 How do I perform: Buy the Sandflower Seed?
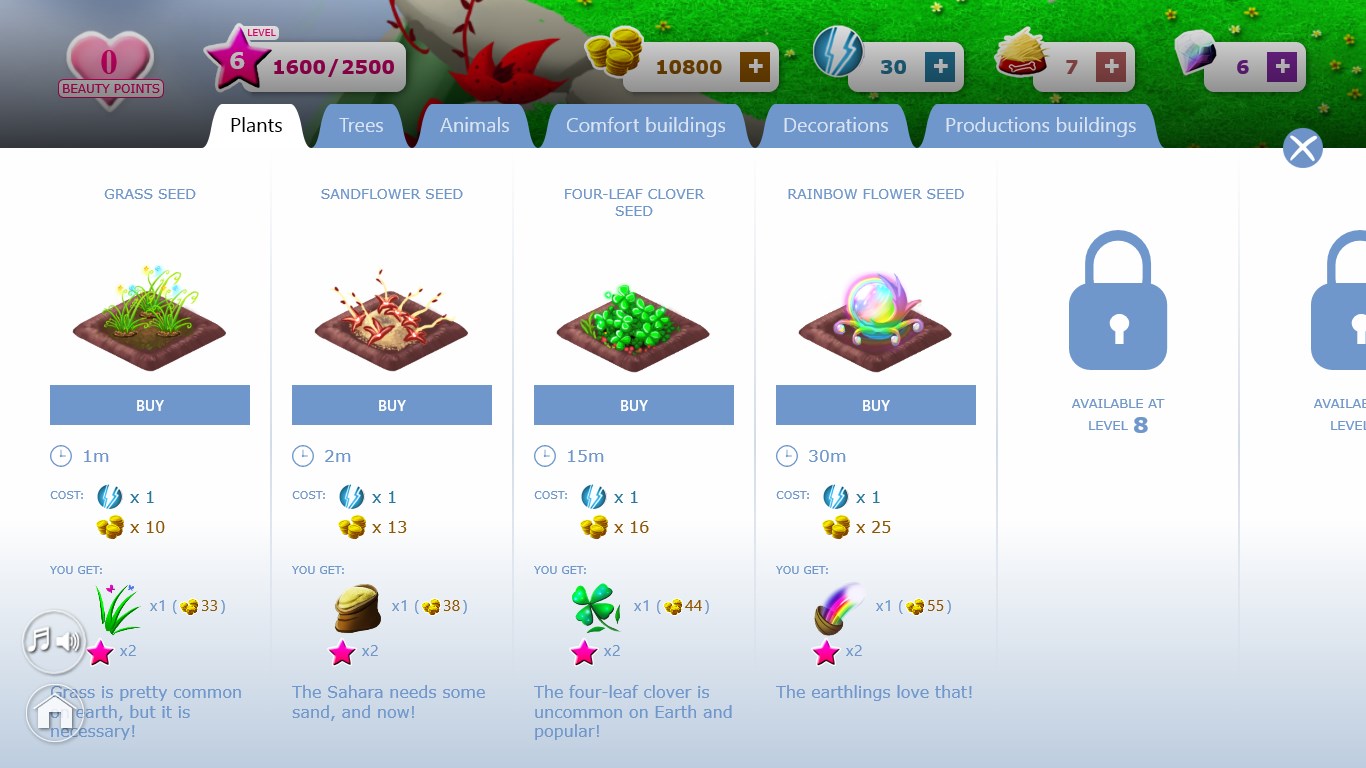click(x=392, y=405)
